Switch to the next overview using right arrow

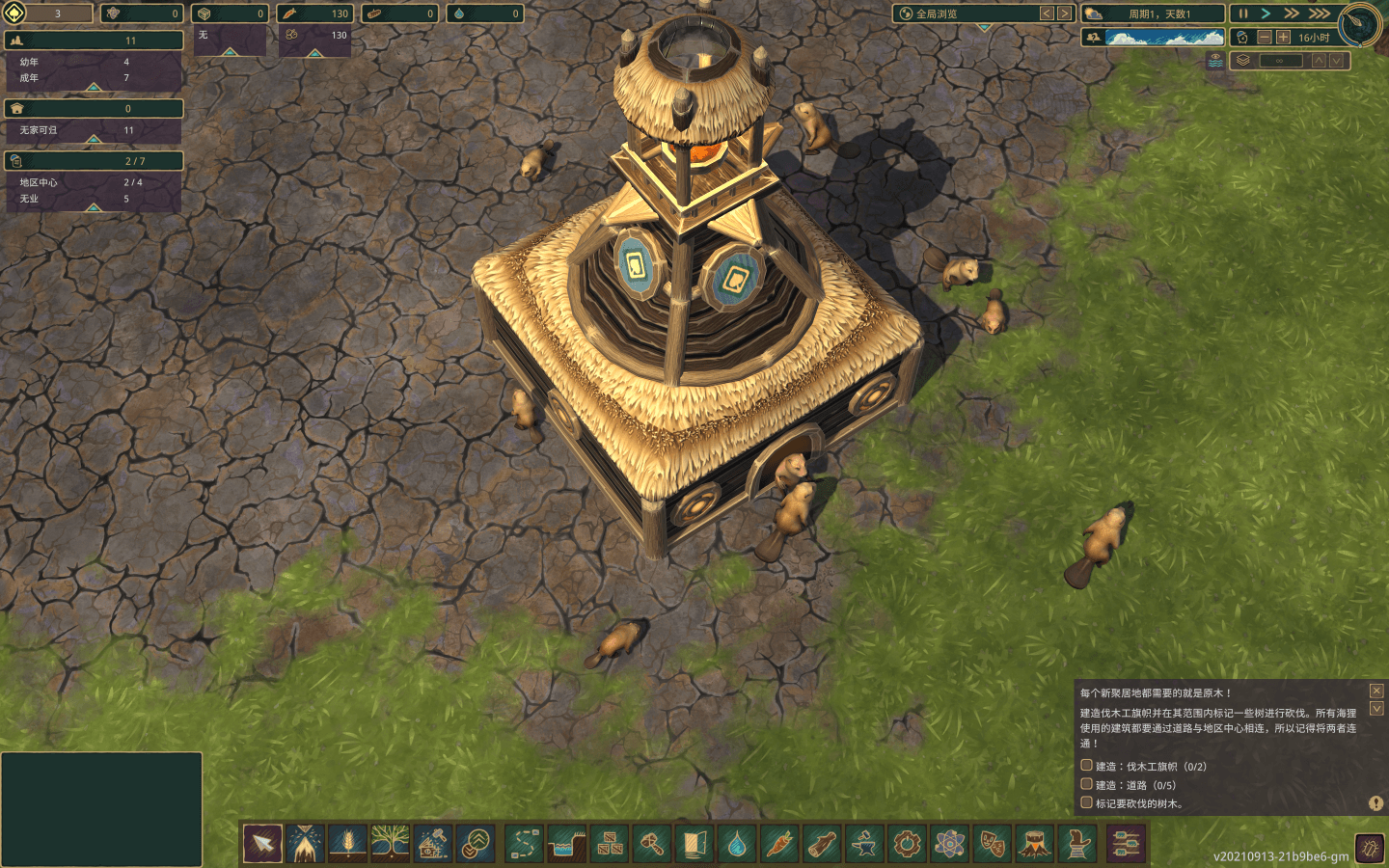(1064, 14)
